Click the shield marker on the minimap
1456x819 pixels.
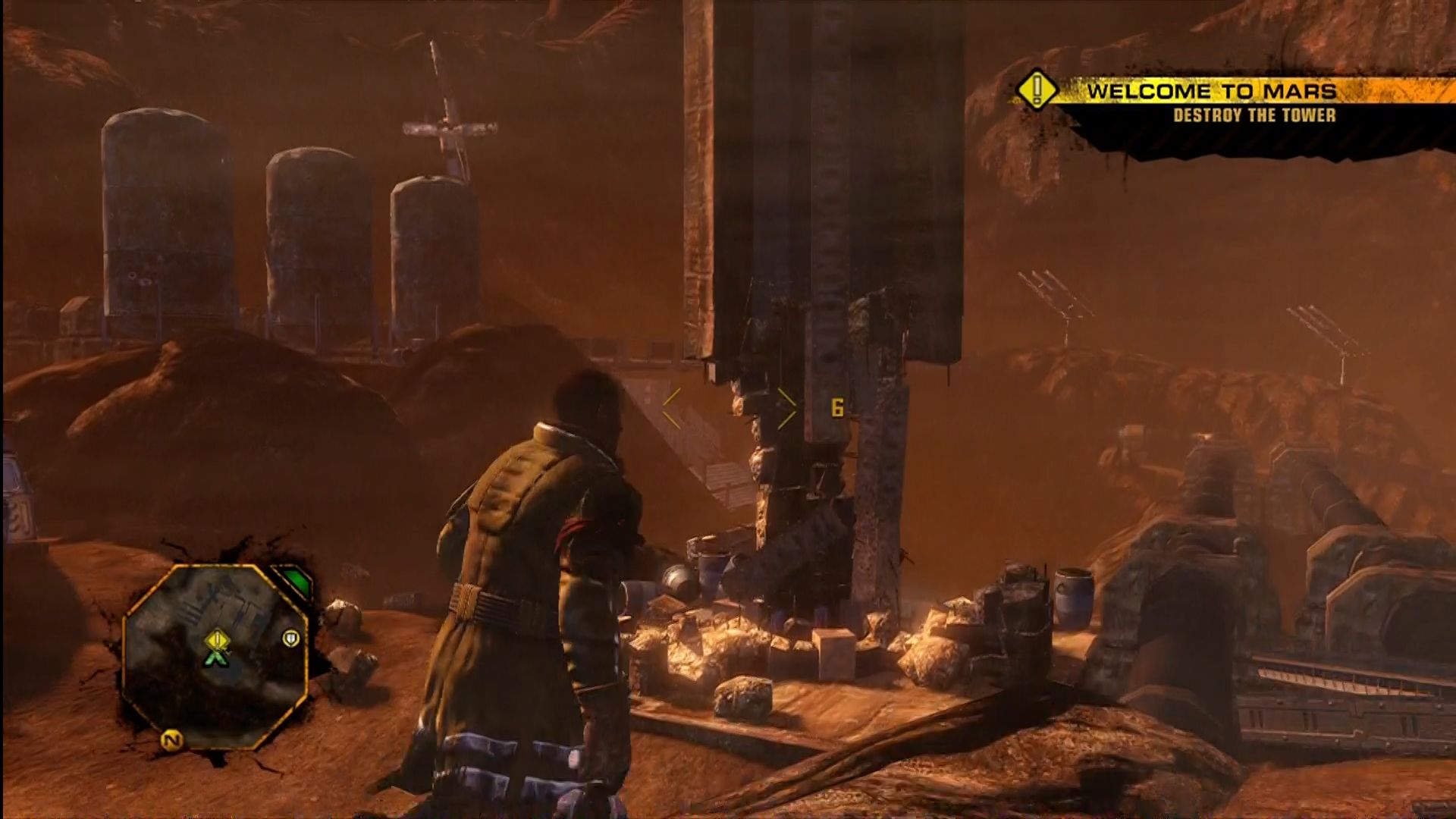pos(290,639)
